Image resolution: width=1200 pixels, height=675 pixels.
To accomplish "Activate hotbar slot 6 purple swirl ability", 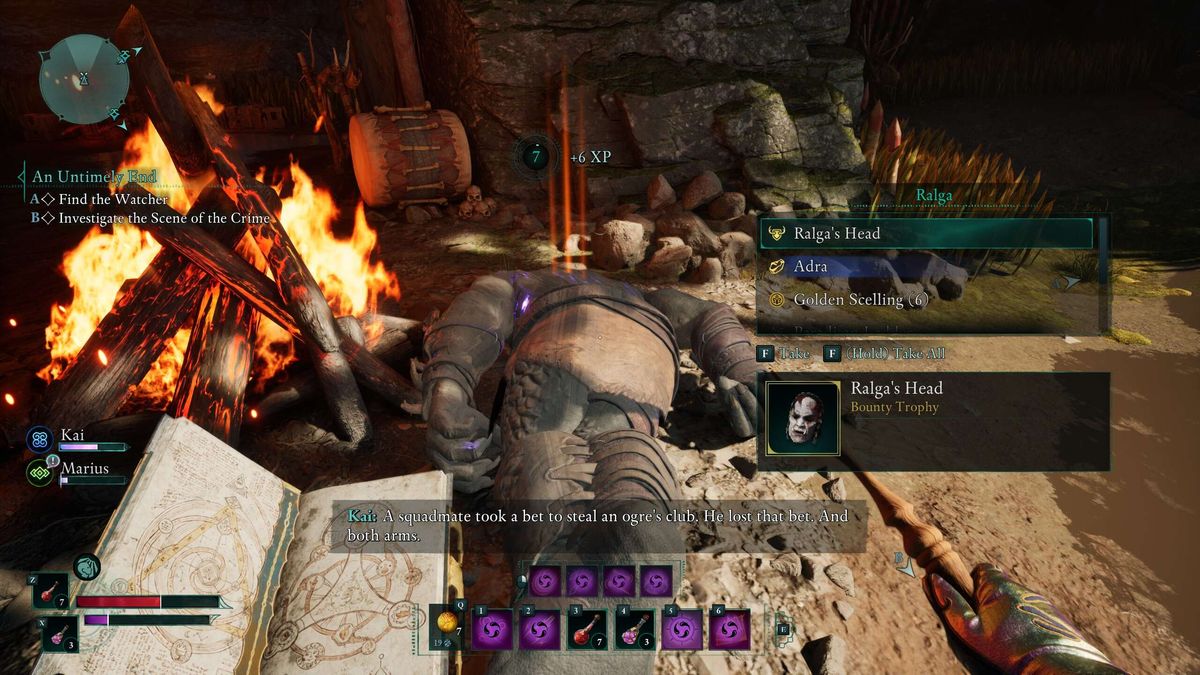I will coord(730,630).
